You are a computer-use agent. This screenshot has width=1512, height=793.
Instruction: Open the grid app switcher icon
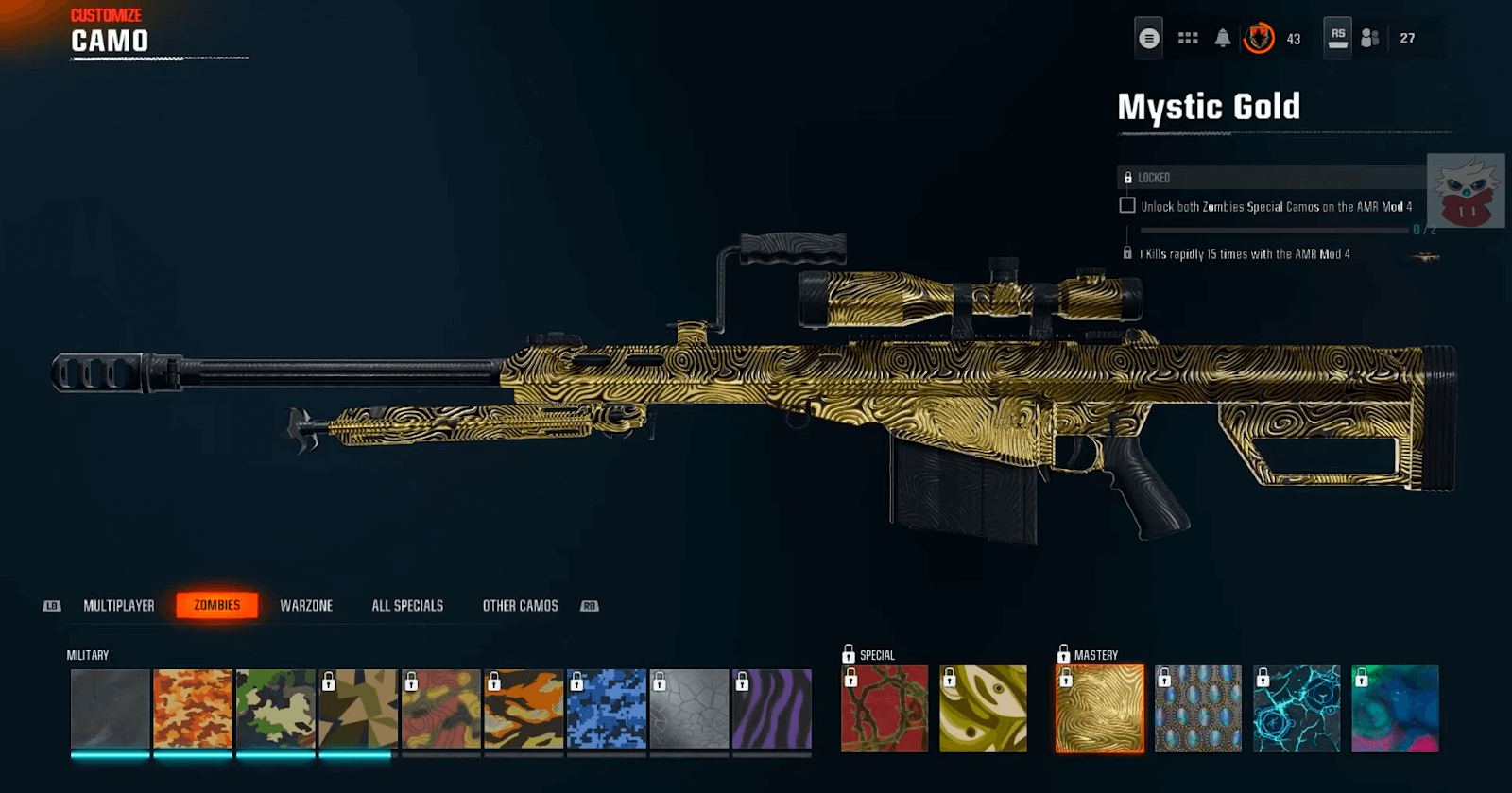pyautogui.click(x=1188, y=38)
